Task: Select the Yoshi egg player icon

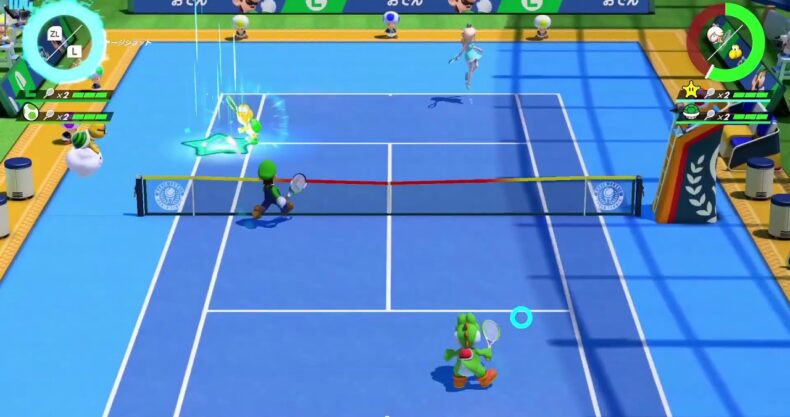Action: click(x=31, y=113)
